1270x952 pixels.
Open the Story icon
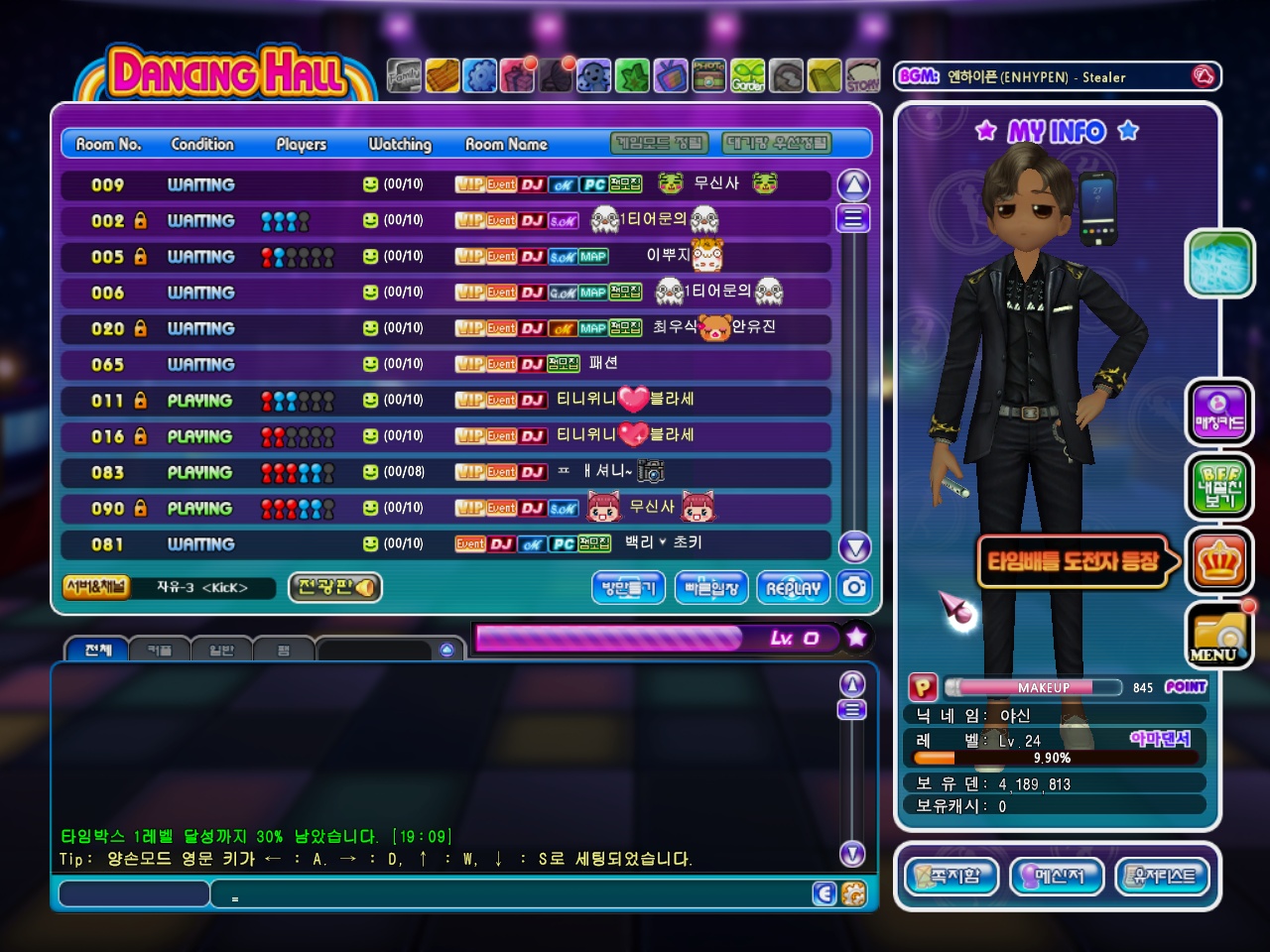(x=862, y=75)
